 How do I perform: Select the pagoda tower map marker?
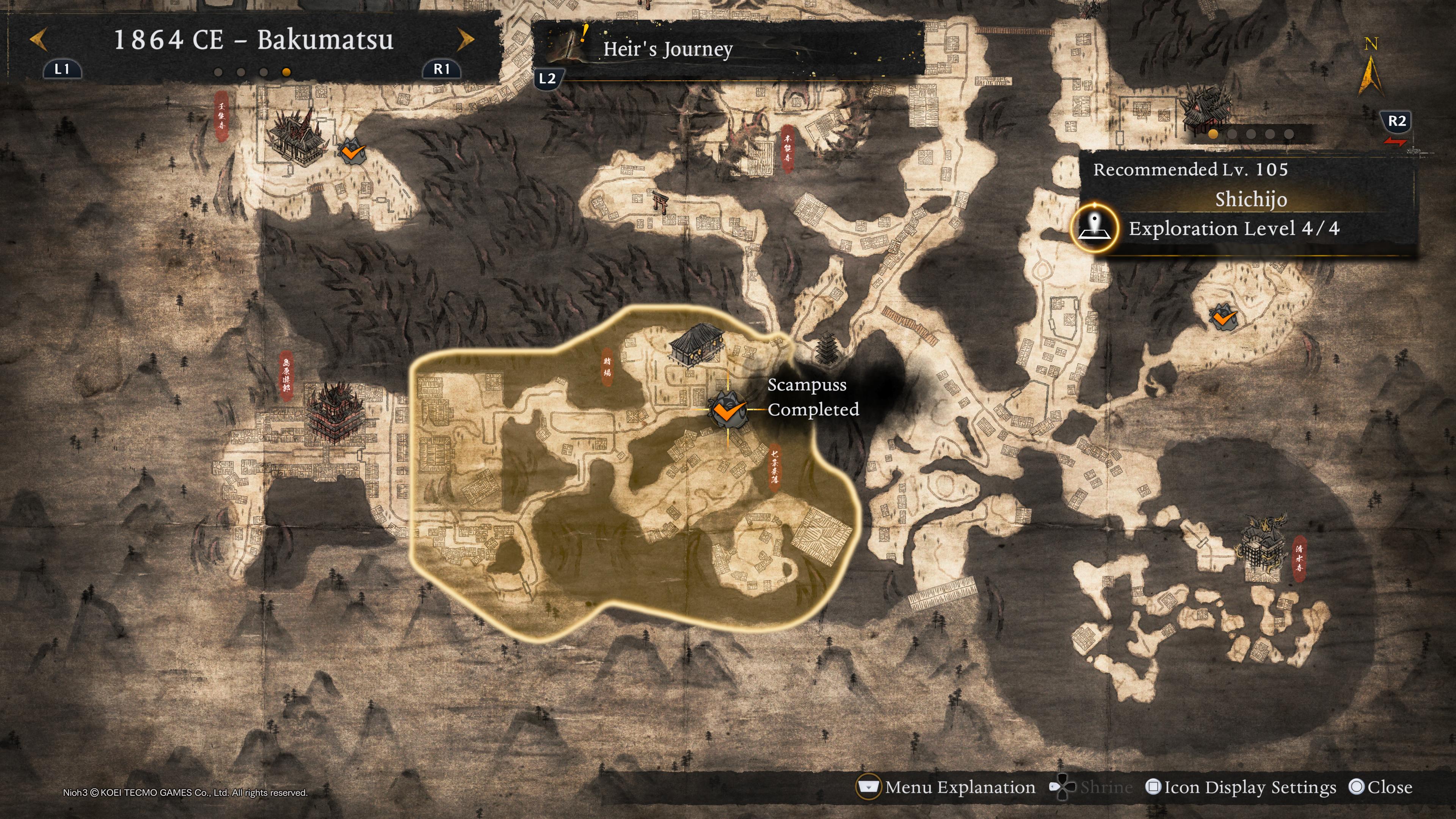(x=827, y=348)
